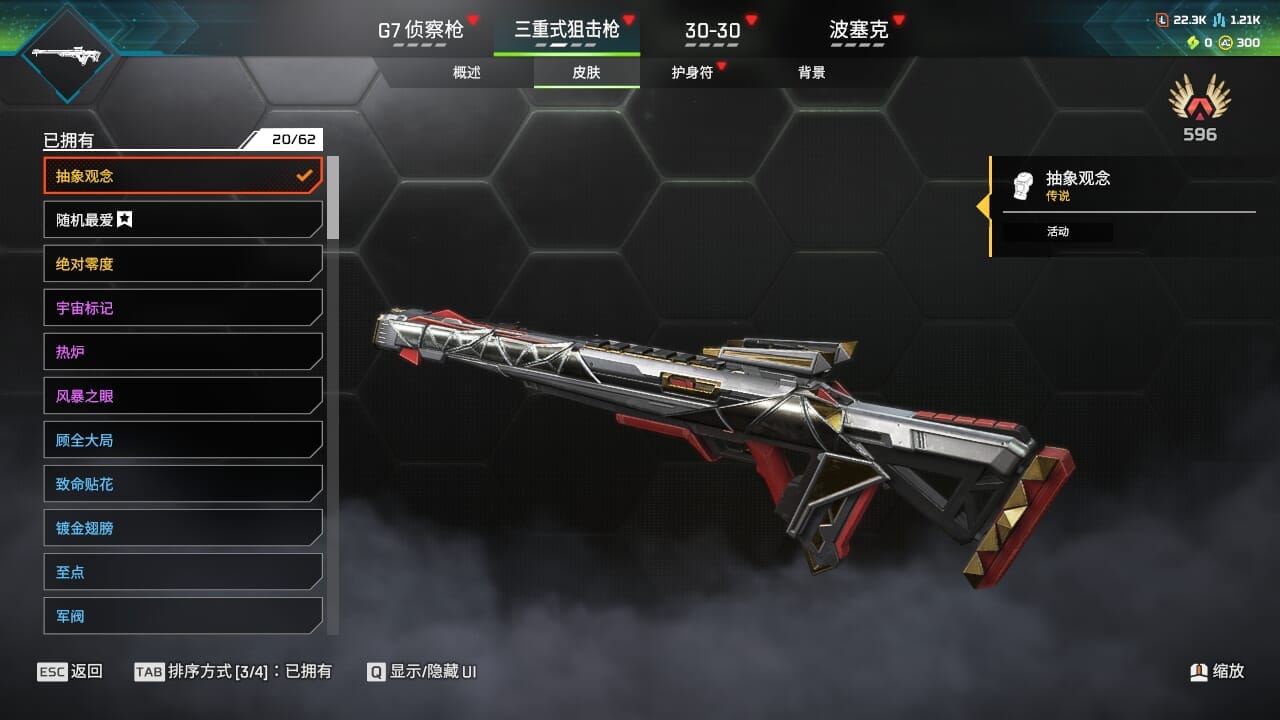The image size is (1280, 720).
Task: Choose the 致命贴花 skin
Action: click(x=183, y=484)
